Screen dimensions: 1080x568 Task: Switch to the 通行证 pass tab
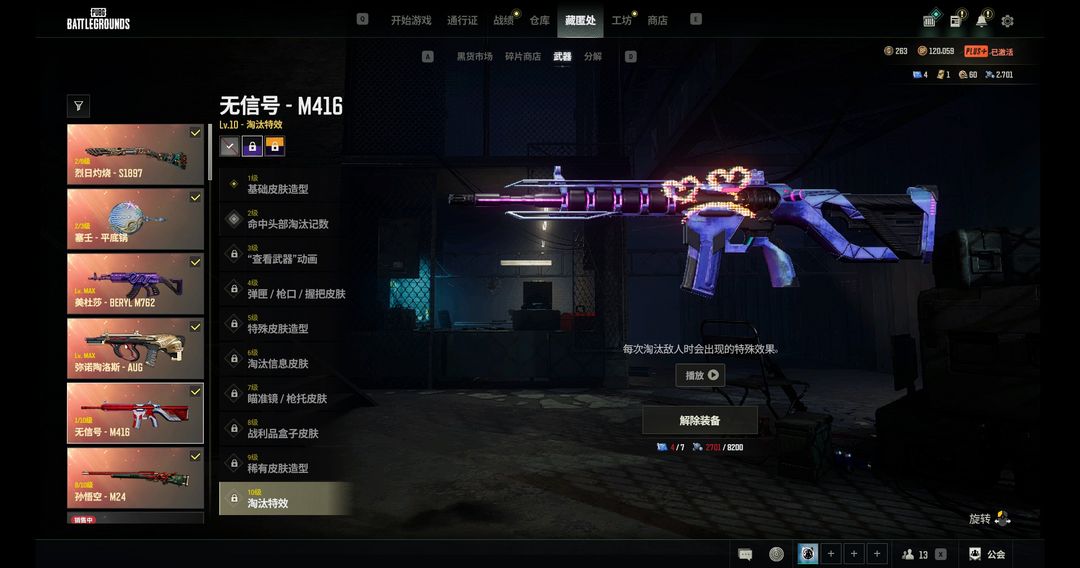click(462, 20)
